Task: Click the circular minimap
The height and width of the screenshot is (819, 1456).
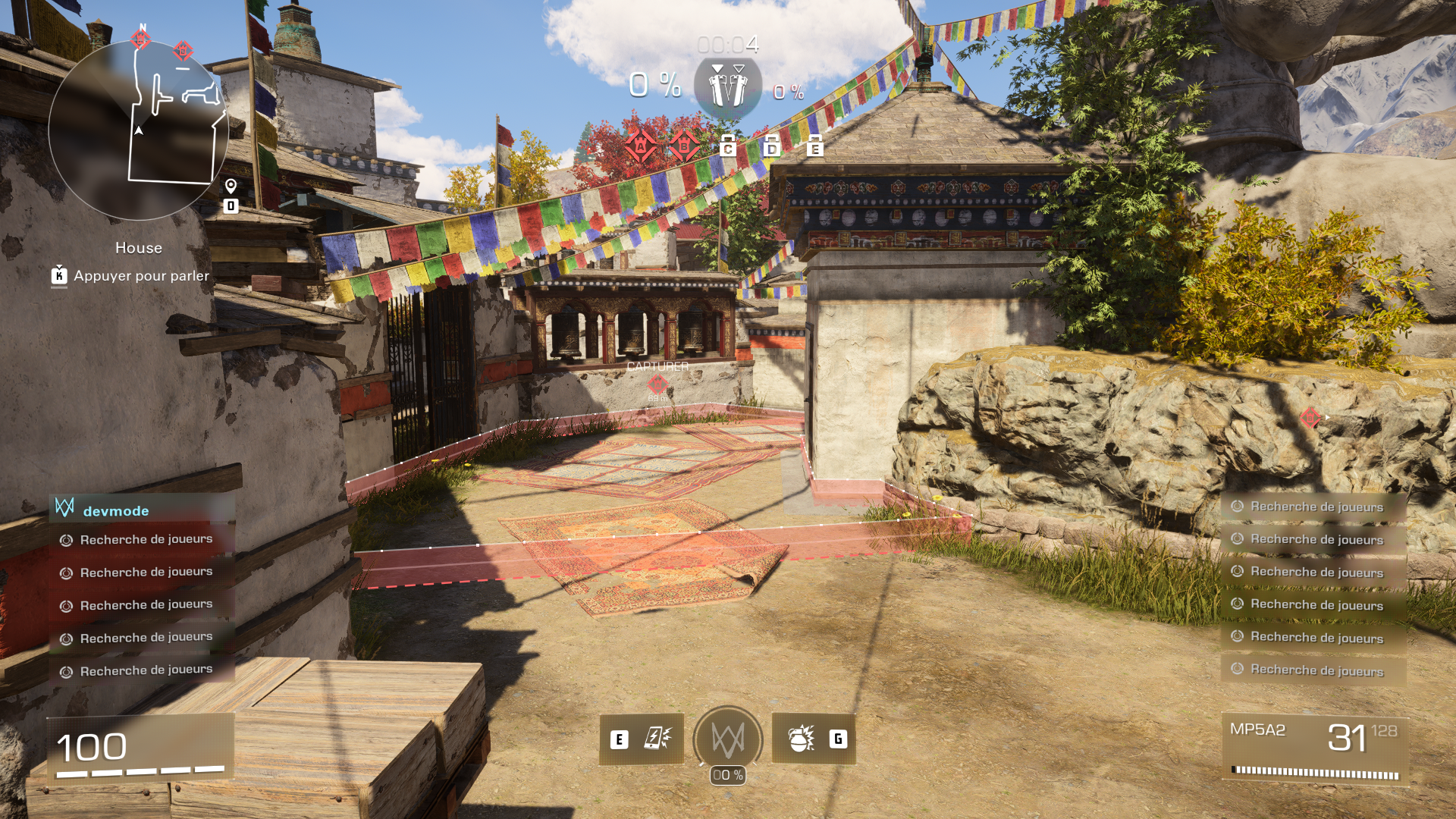Action: click(x=139, y=130)
